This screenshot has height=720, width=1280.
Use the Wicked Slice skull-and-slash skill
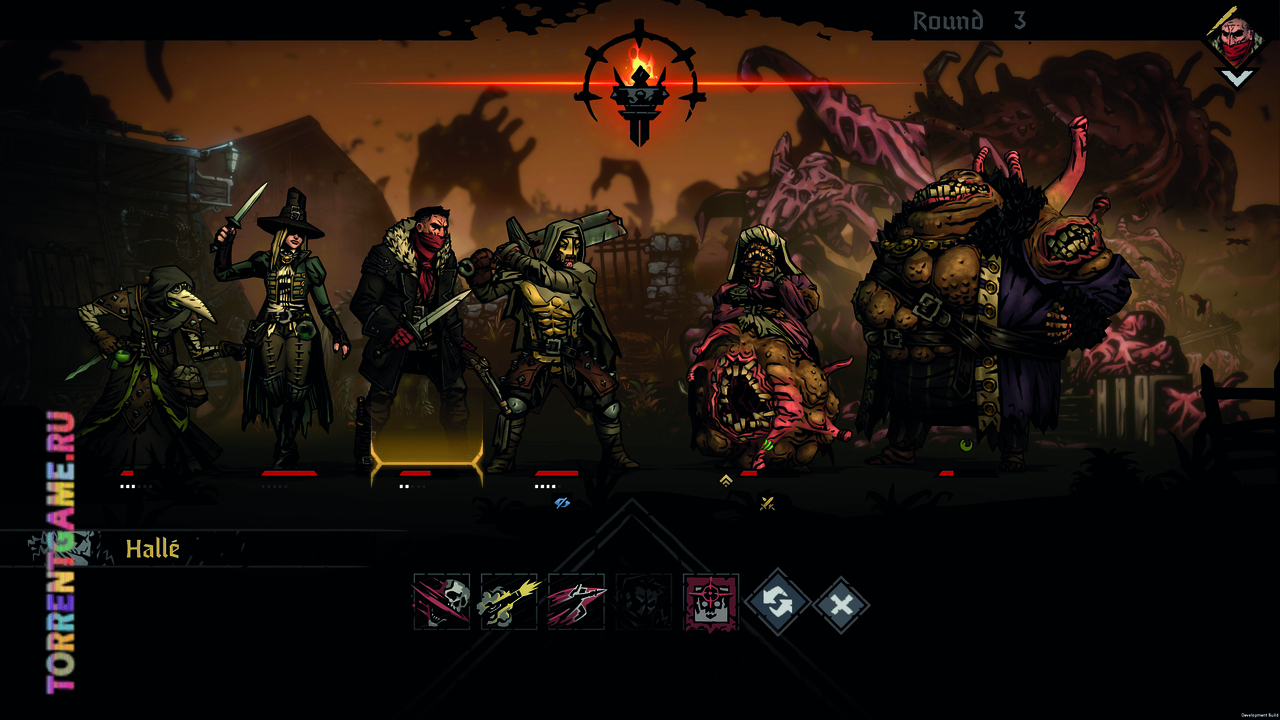[x=442, y=602]
